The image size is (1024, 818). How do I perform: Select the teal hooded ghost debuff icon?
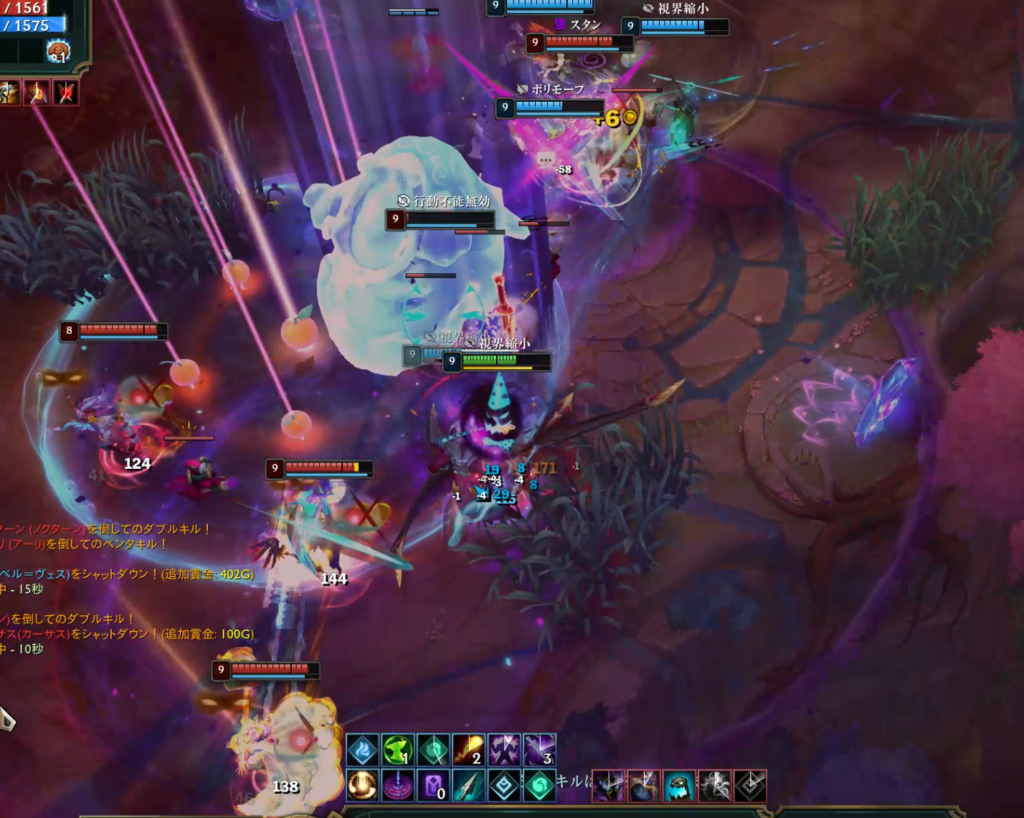pyautogui.click(x=680, y=786)
